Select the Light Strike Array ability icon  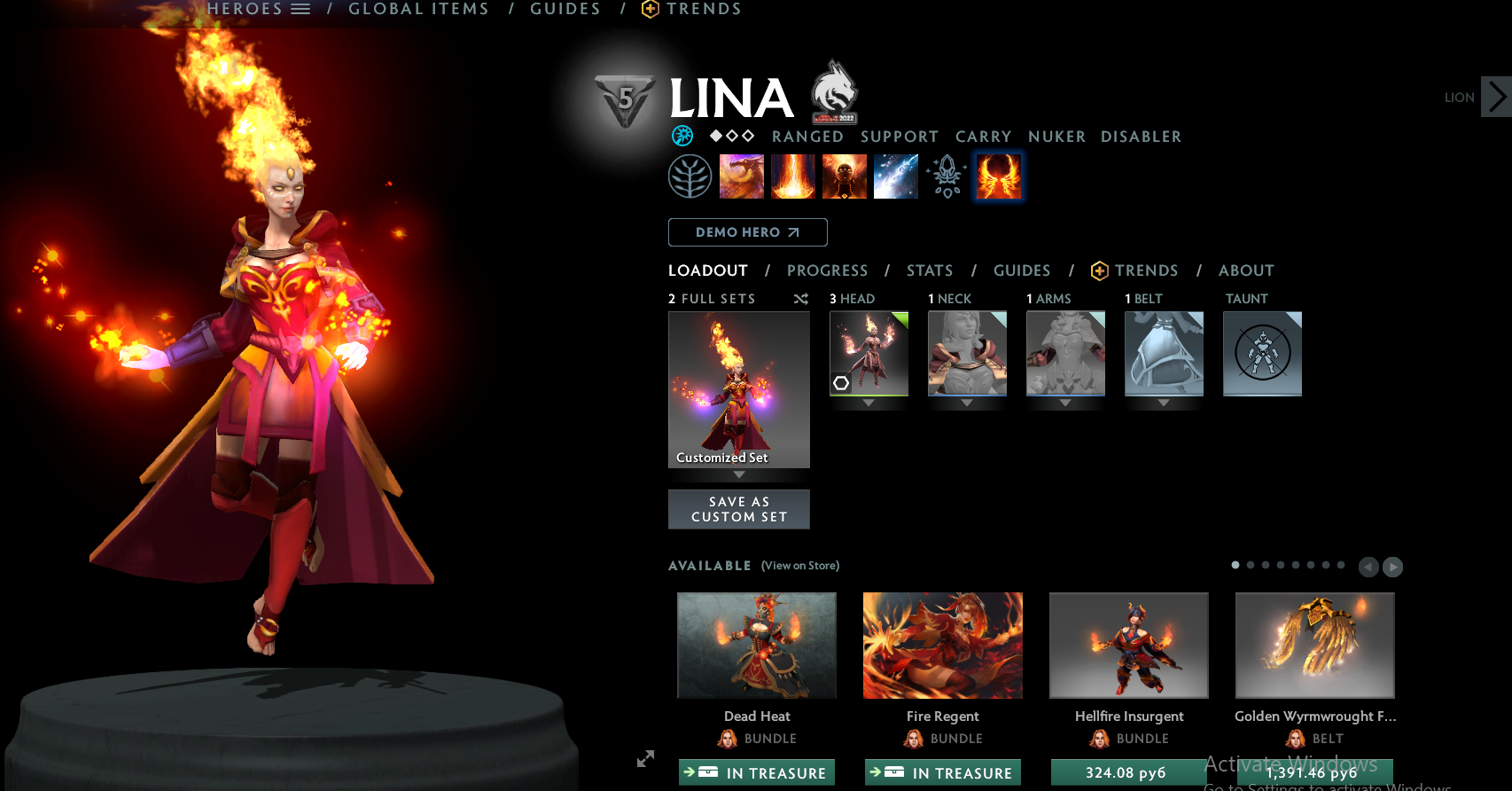click(x=792, y=176)
